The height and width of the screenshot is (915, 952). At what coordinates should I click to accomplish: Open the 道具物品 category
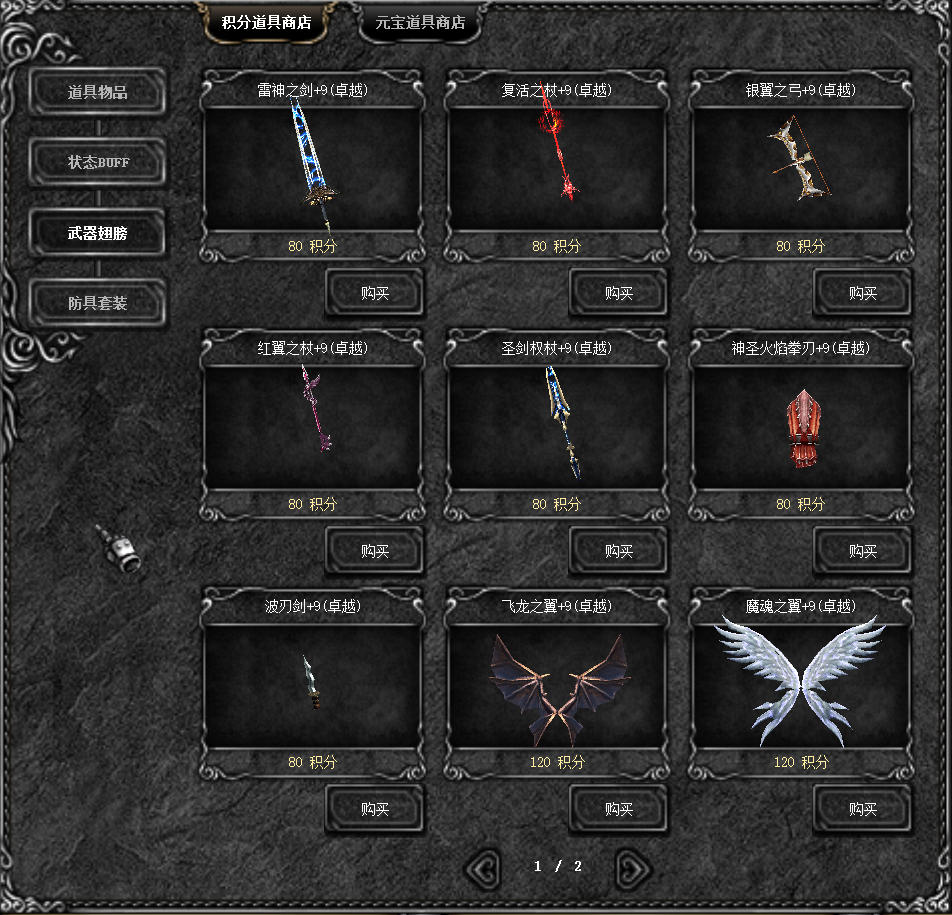pos(98,93)
